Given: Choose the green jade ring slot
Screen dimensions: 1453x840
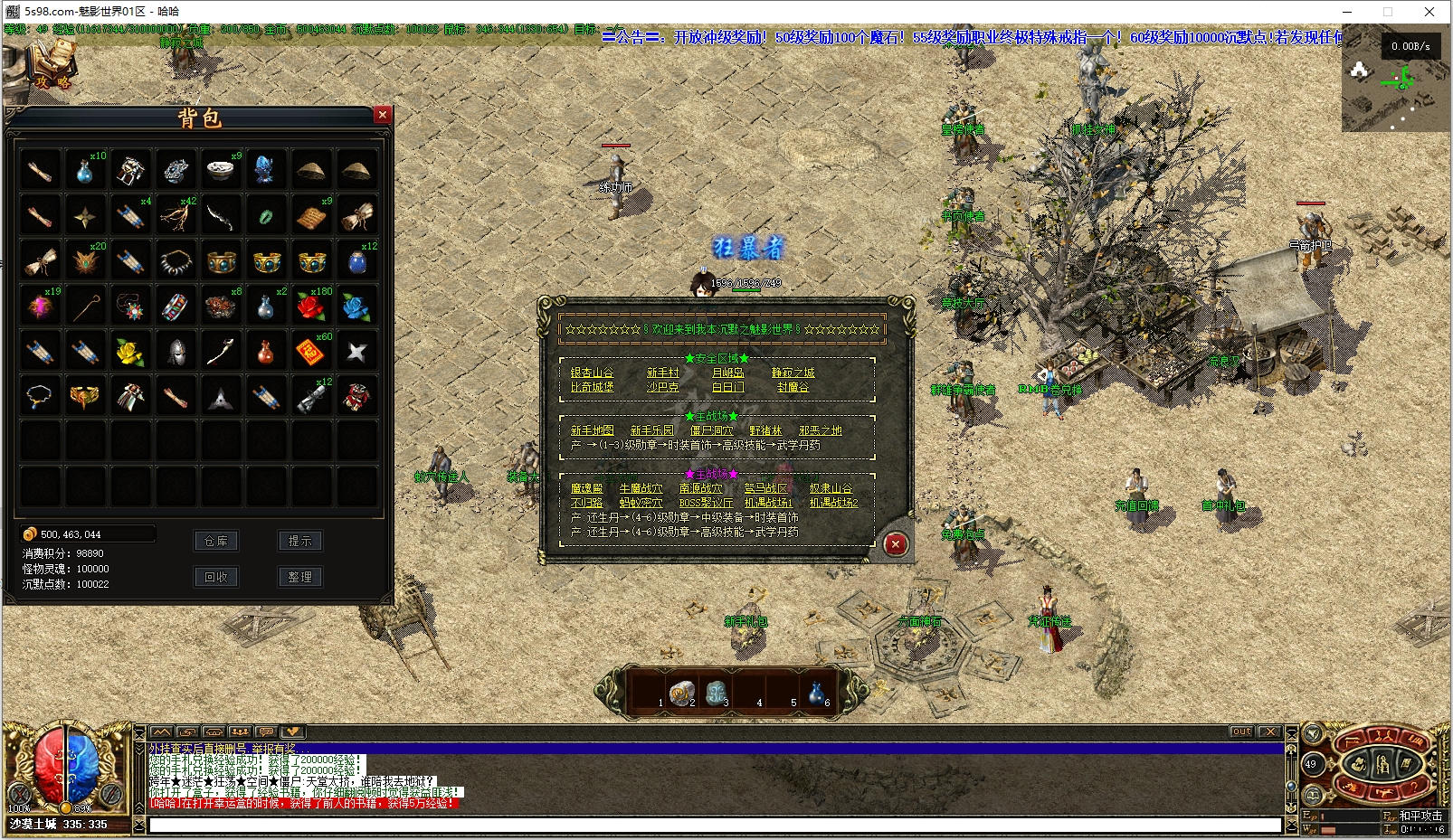Looking at the screenshot, I should pyautogui.click(x=266, y=216).
